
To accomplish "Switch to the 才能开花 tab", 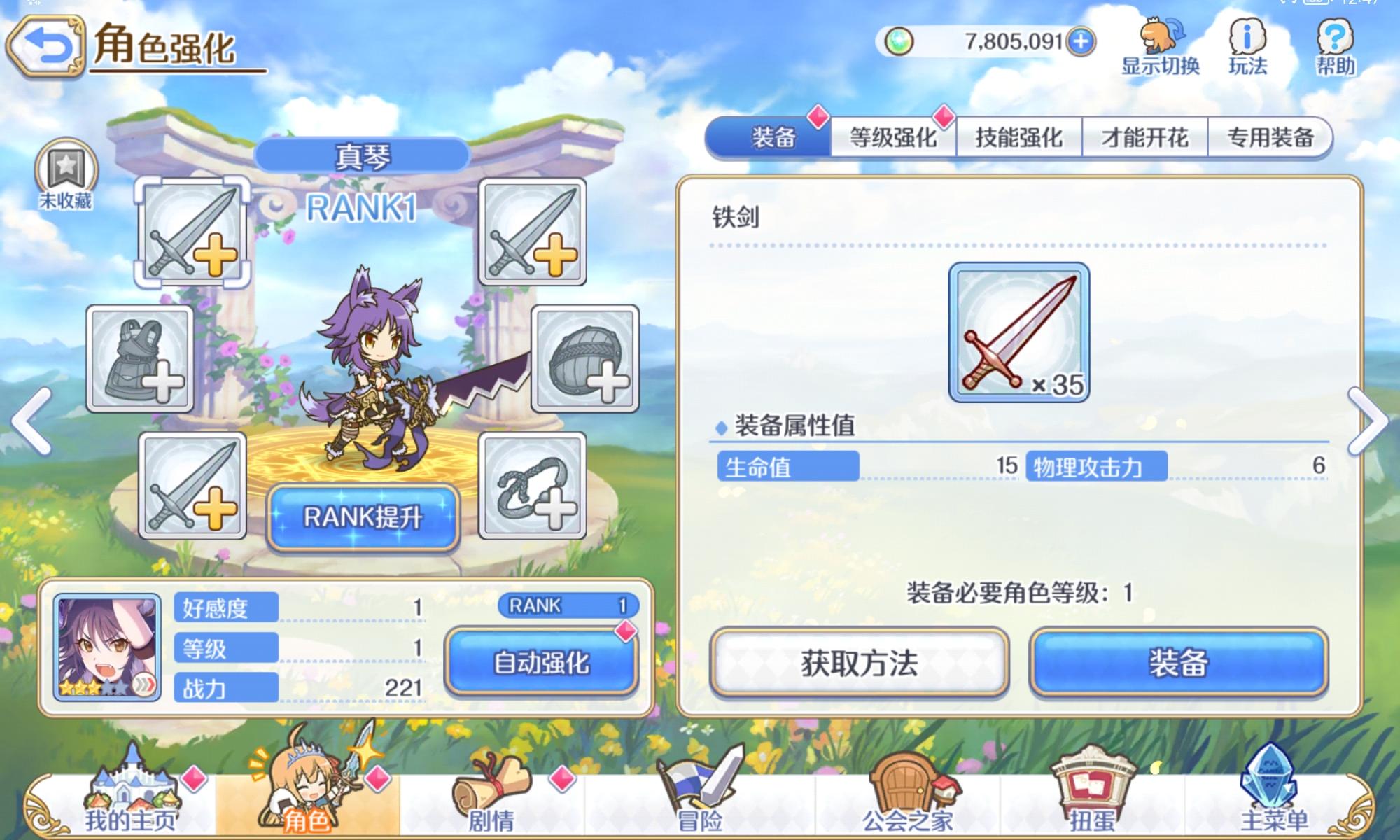I will [x=1145, y=138].
